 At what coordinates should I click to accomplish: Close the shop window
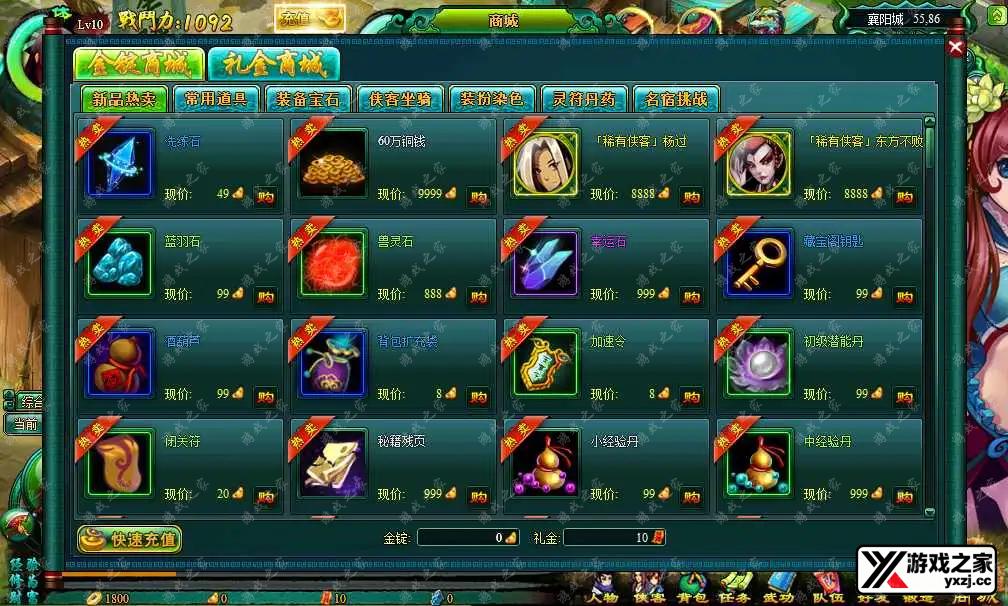tap(956, 47)
